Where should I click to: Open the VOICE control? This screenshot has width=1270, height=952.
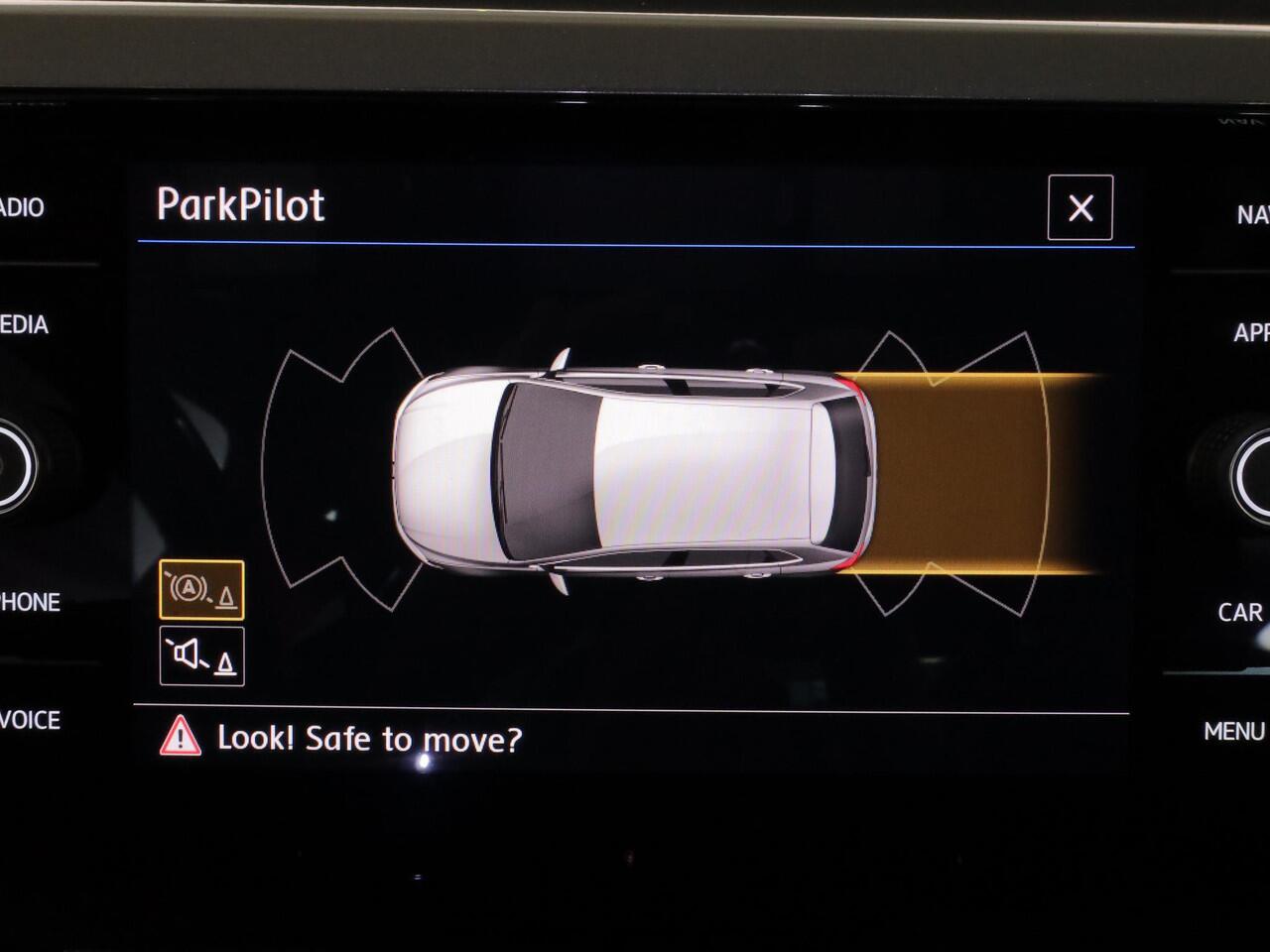(x=30, y=720)
